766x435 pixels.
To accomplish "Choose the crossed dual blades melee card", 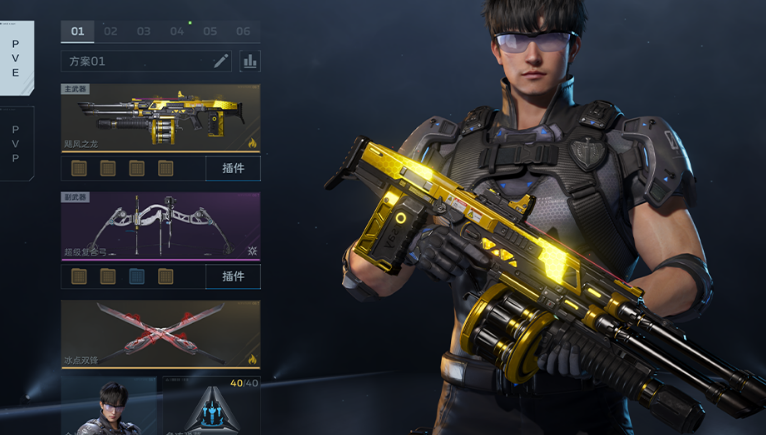I will [160, 334].
